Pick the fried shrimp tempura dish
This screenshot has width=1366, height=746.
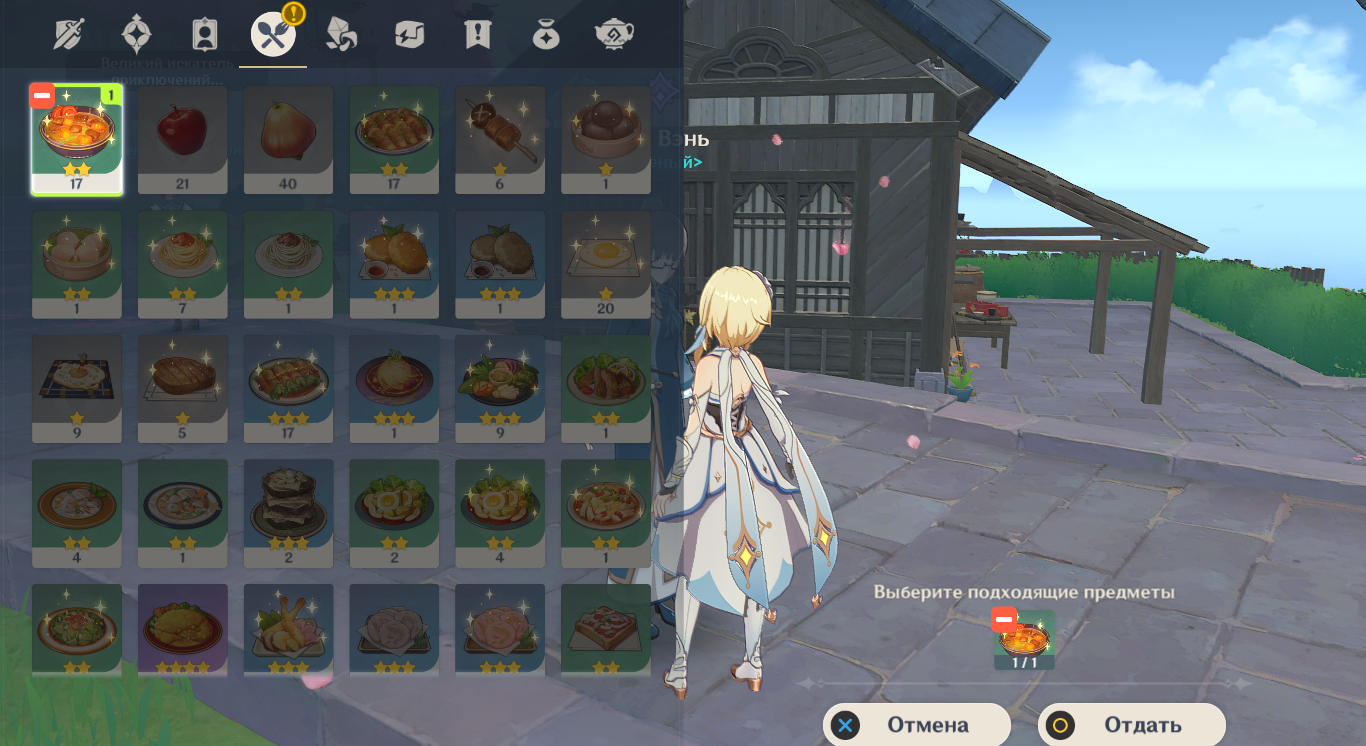pyautogui.click(x=288, y=630)
